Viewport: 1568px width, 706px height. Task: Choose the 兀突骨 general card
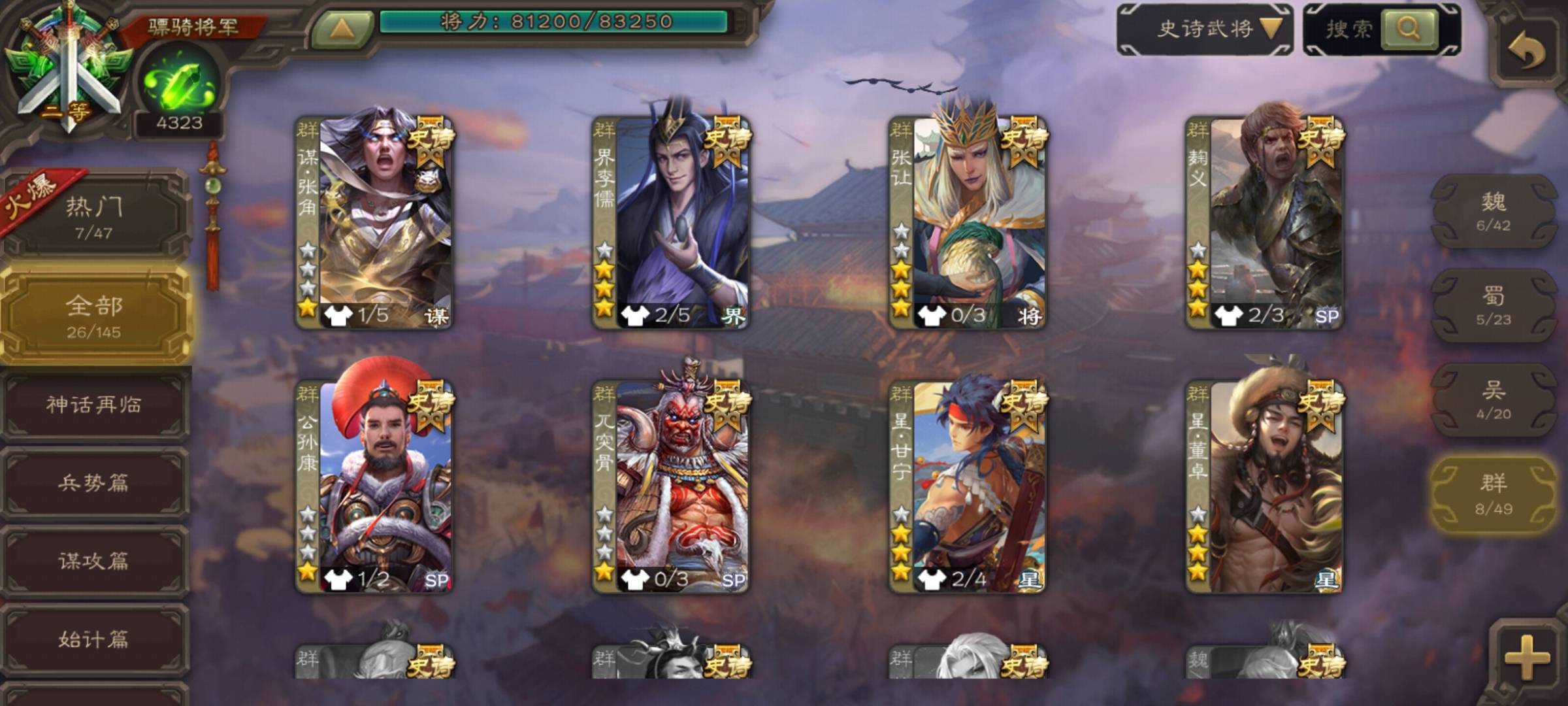[x=670, y=487]
